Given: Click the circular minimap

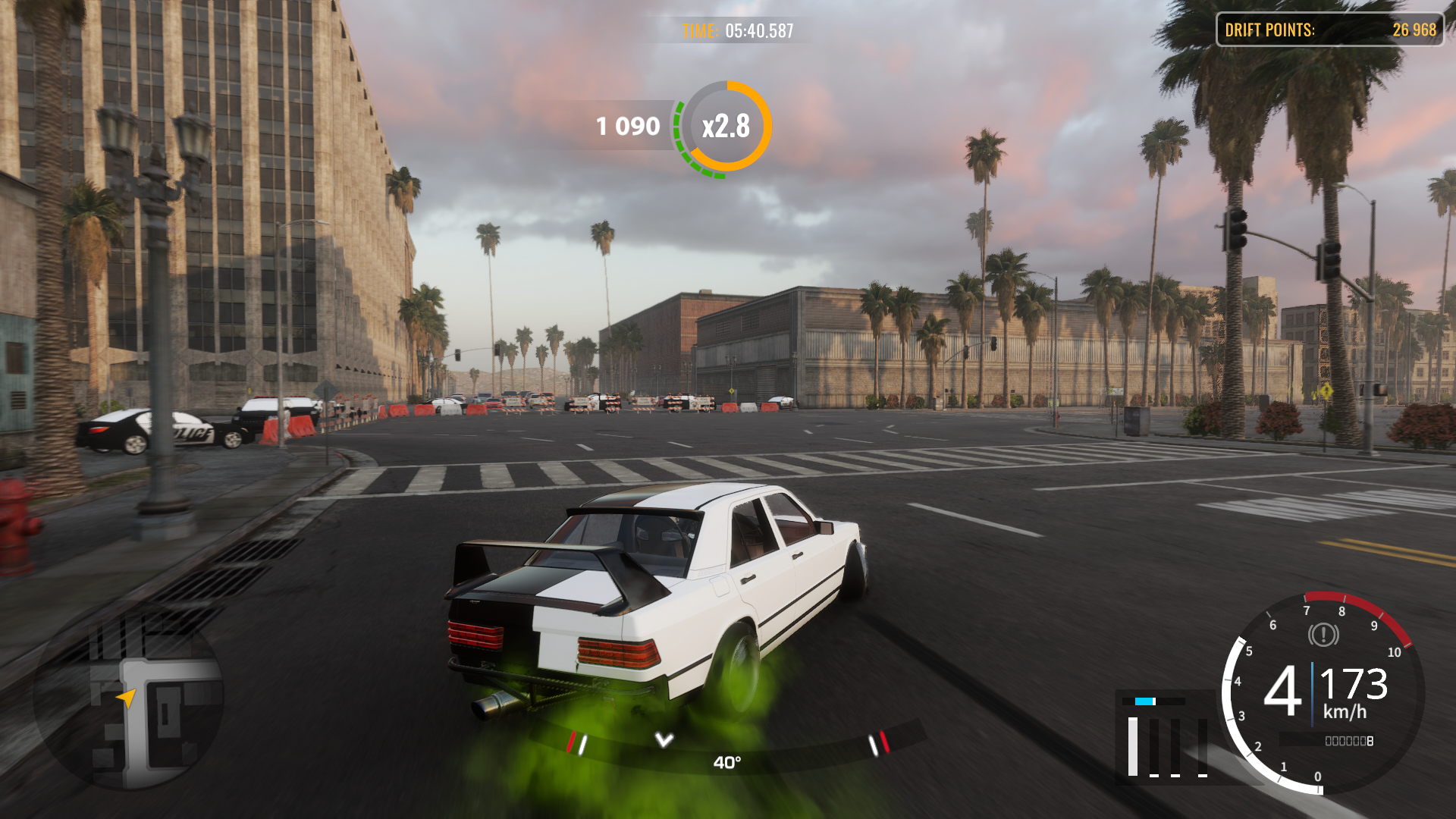Looking at the screenshot, I should [x=127, y=699].
